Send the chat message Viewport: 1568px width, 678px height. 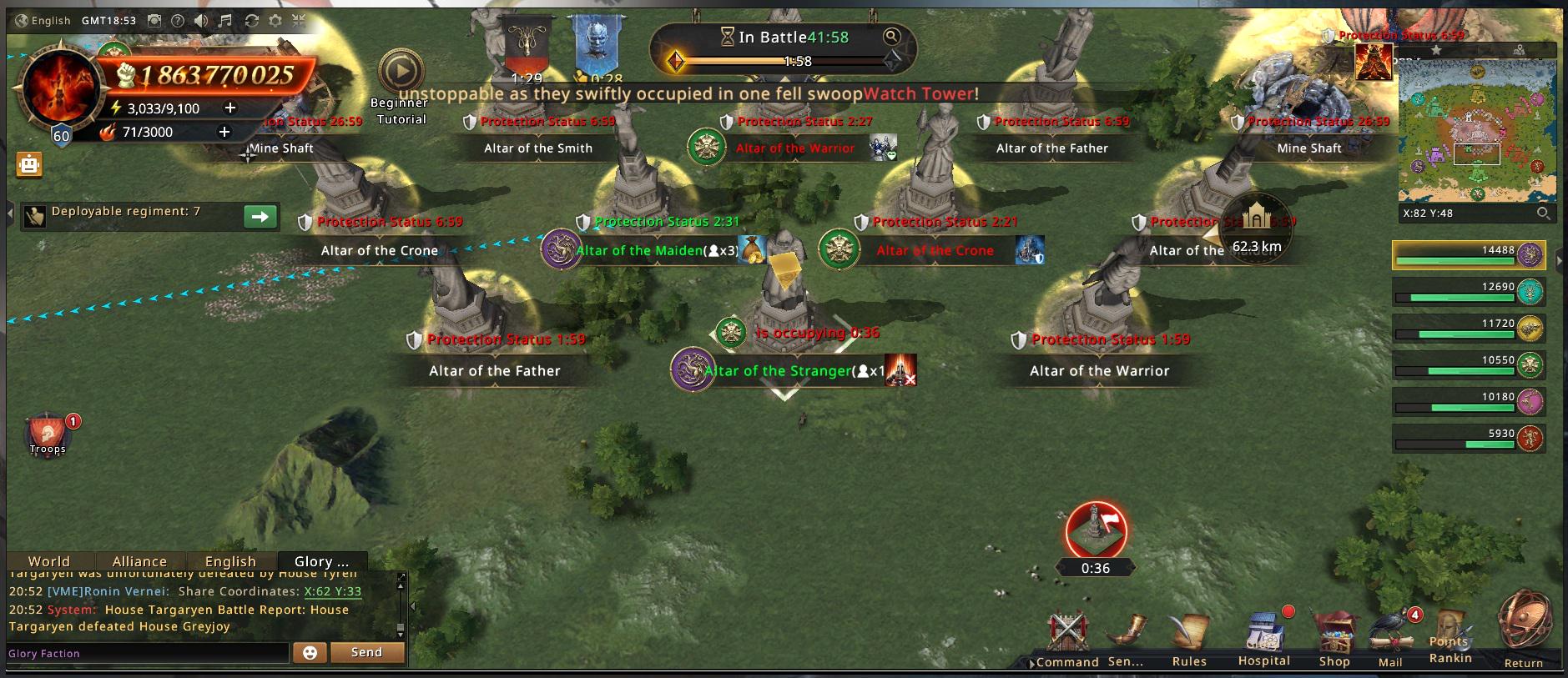[x=366, y=652]
